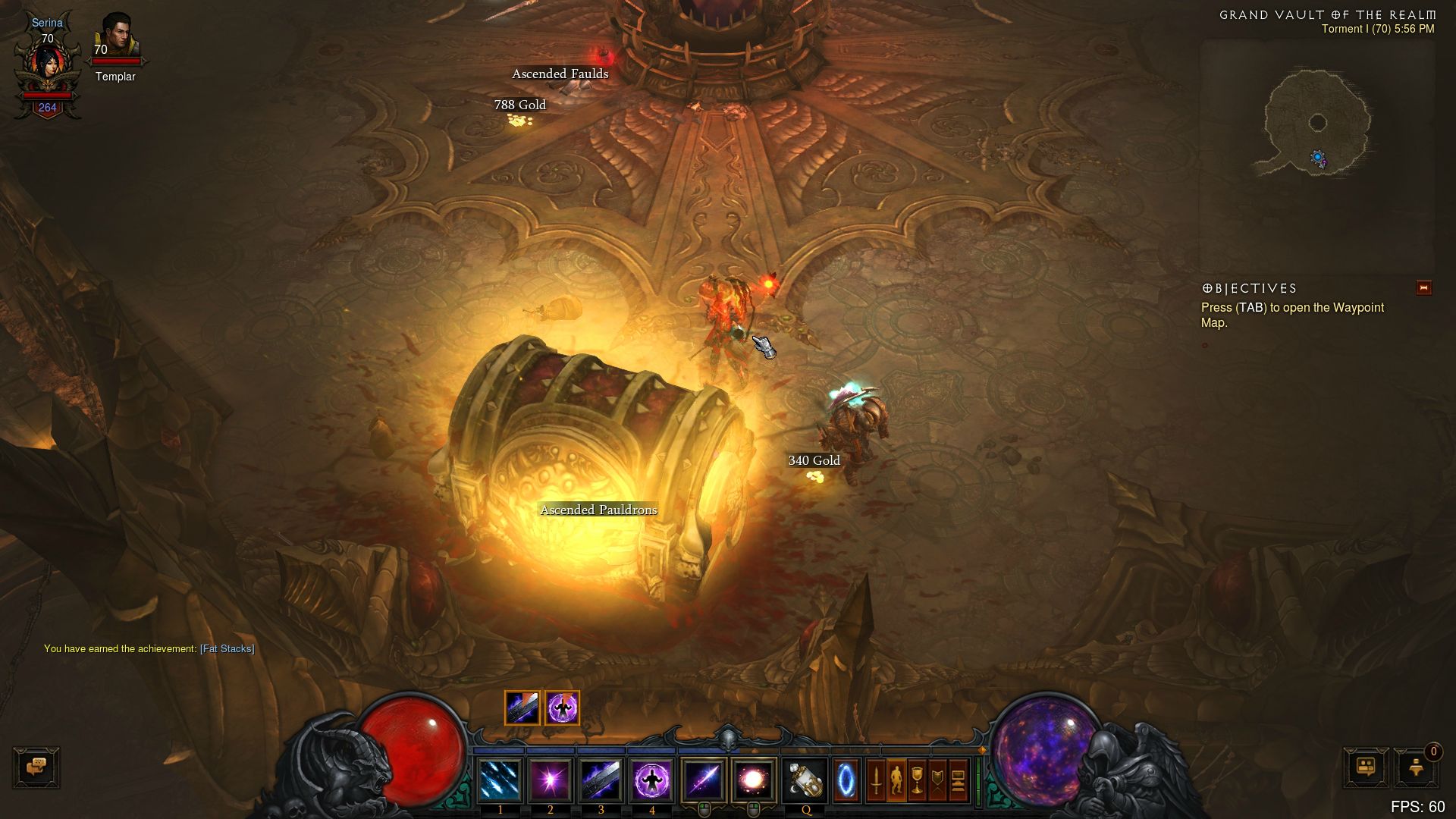
Task: Select the purple streak left-mouse skill
Action: (703, 780)
